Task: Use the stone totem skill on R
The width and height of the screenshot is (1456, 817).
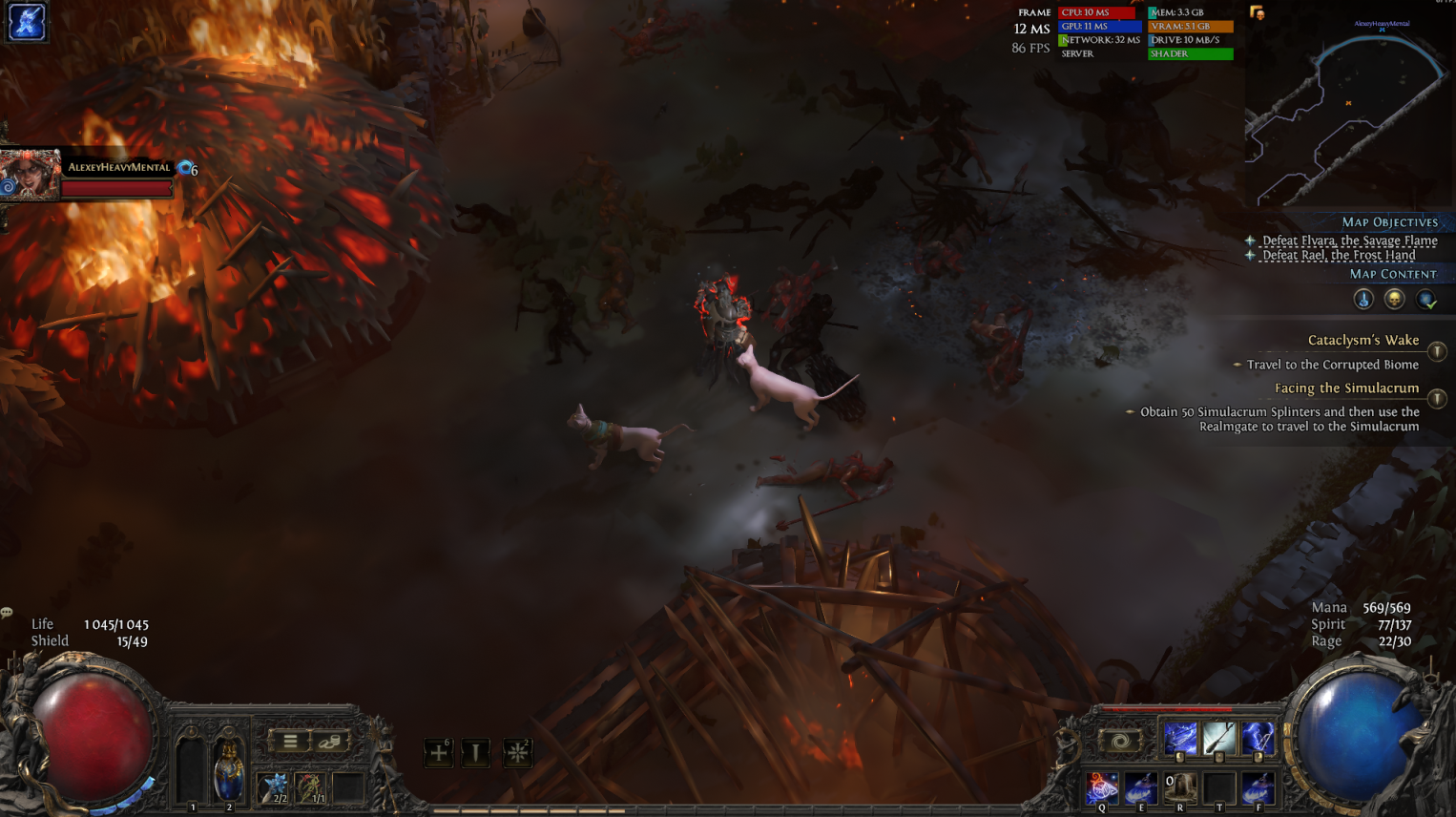Action: coord(1180,788)
